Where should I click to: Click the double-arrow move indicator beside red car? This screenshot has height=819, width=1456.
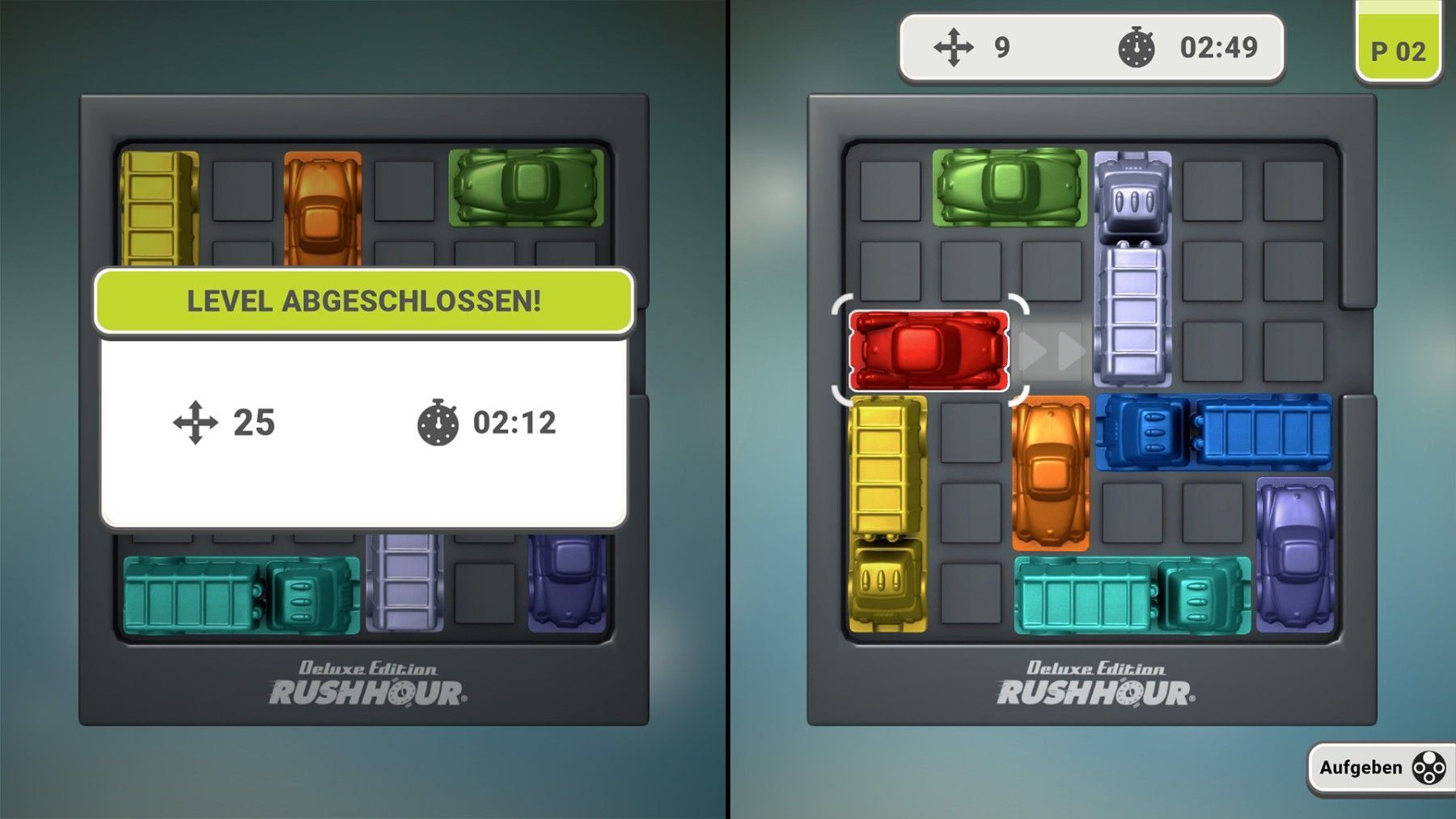(x=1052, y=352)
